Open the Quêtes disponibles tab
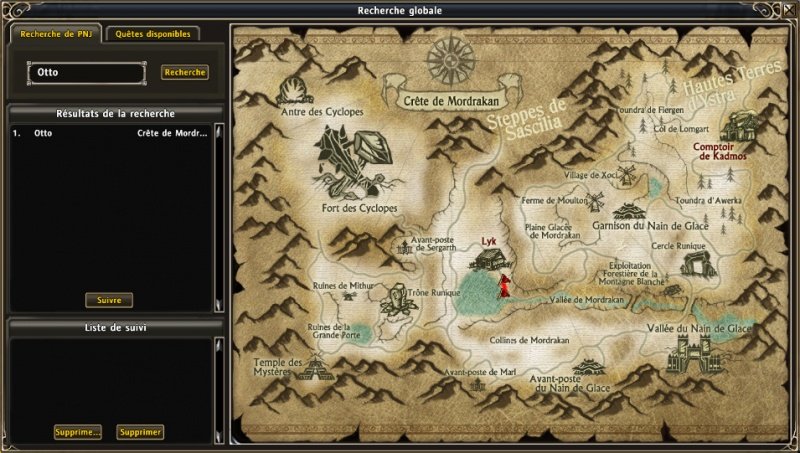The height and width of the screenshot is (453, 800). pos(151,33)
